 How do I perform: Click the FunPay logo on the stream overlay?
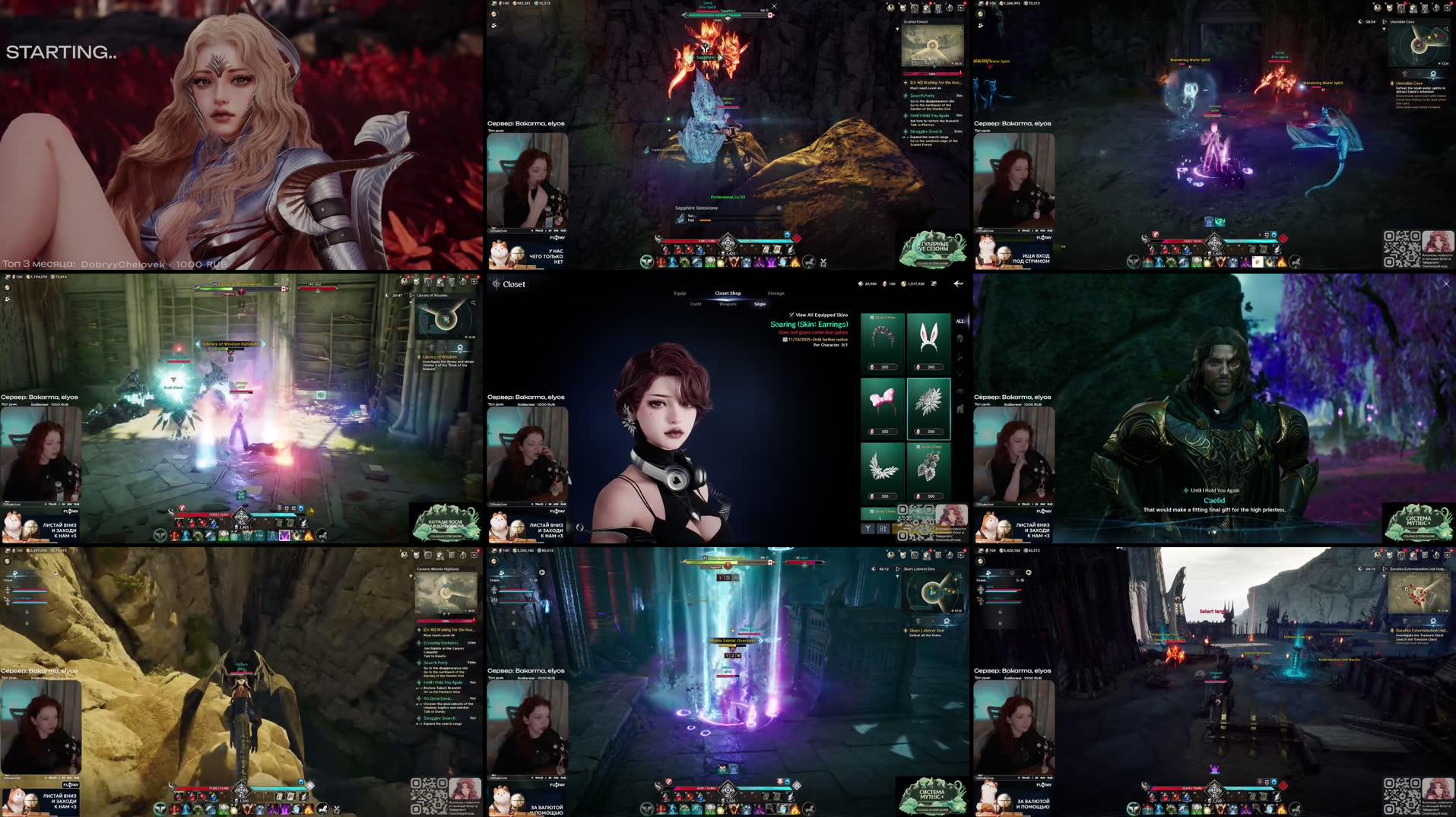click(x=557, y=511)
